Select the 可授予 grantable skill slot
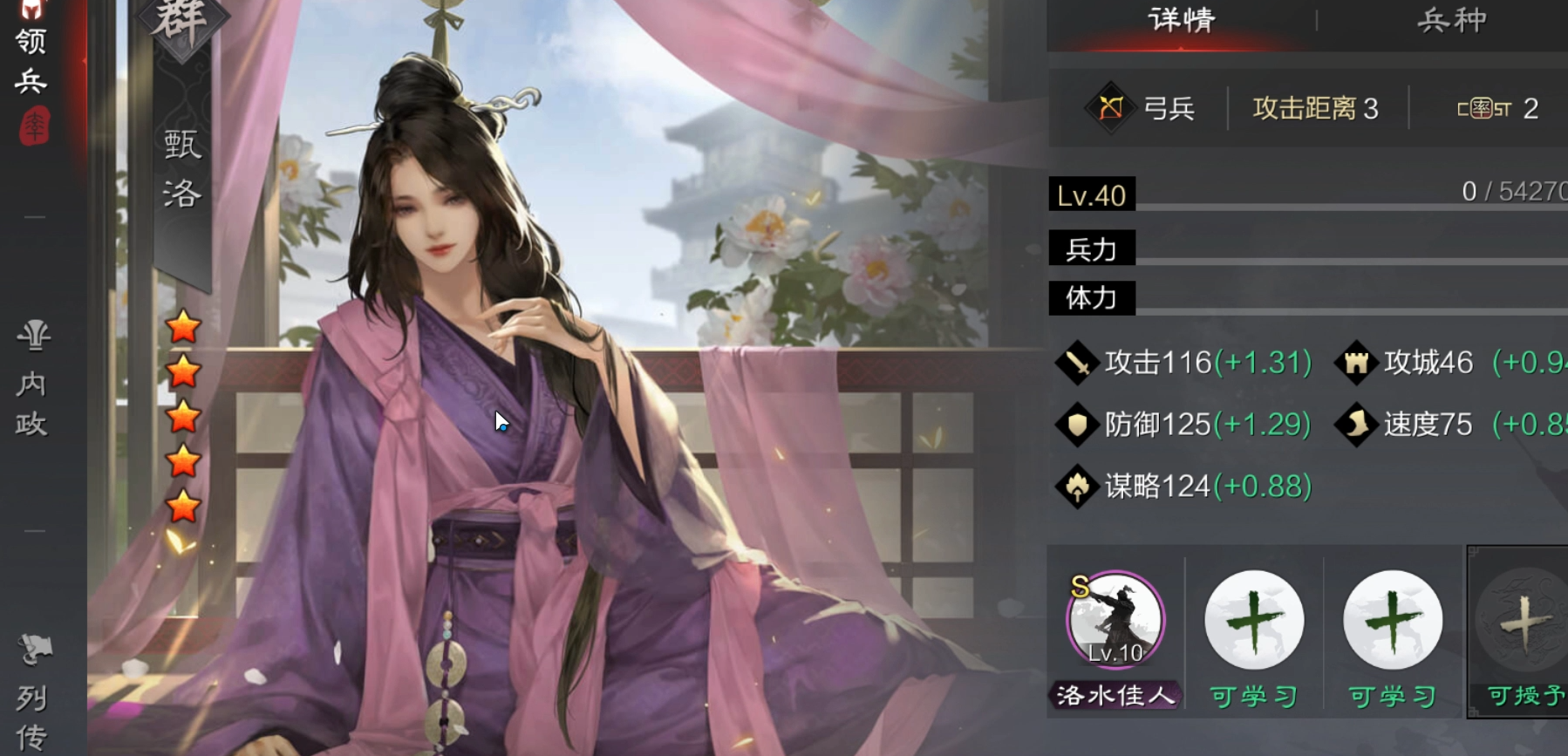1568x756 pixels. click(1523, 623)
